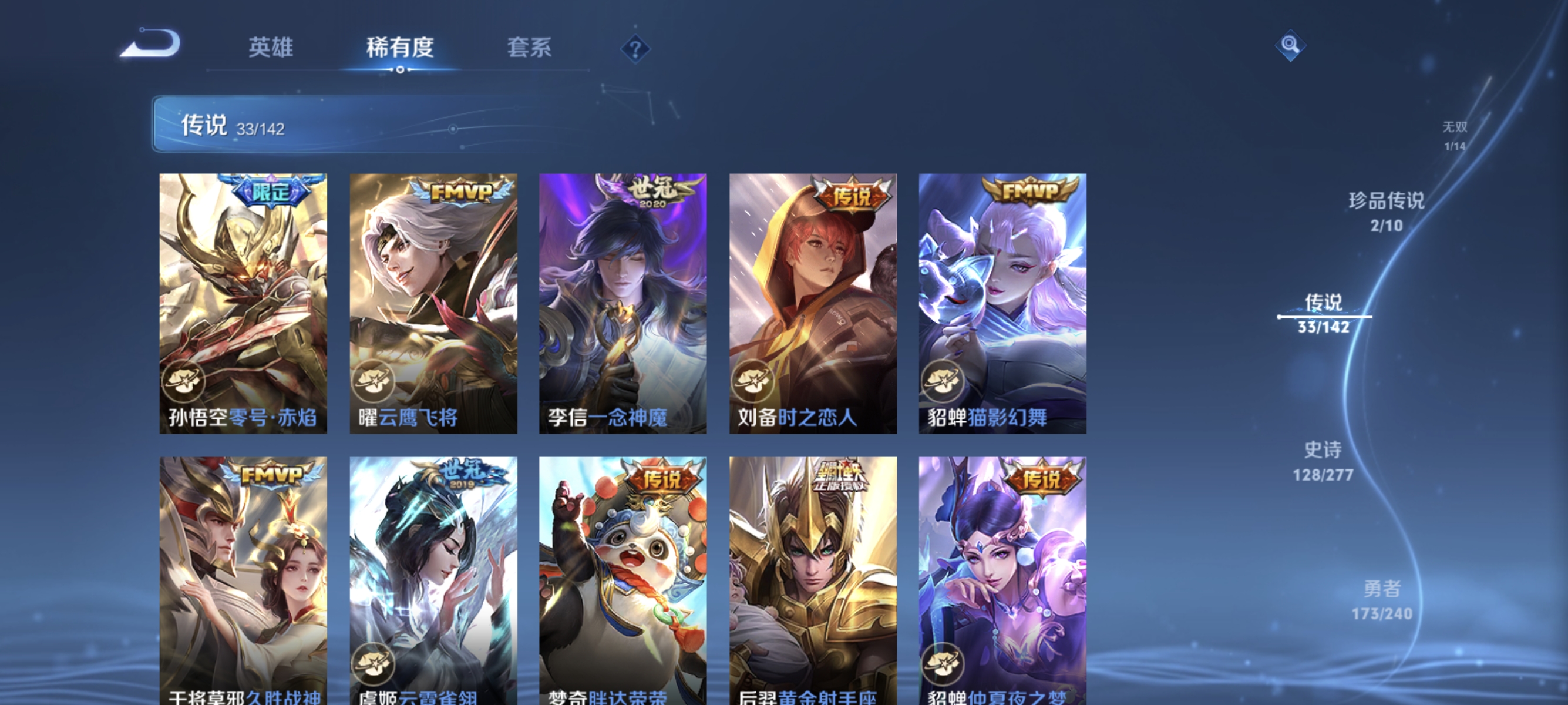Click the emblem badge on 孙悟空 零号·赤焰 card
This screenshot has width=1568, height=705.
[x=185, y=381]
